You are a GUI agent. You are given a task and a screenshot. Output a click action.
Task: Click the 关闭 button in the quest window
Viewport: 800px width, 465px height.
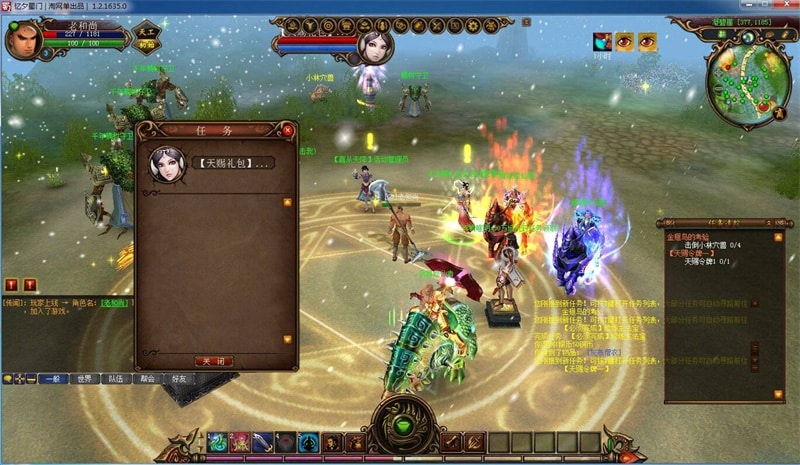click(x=216, y=361)
